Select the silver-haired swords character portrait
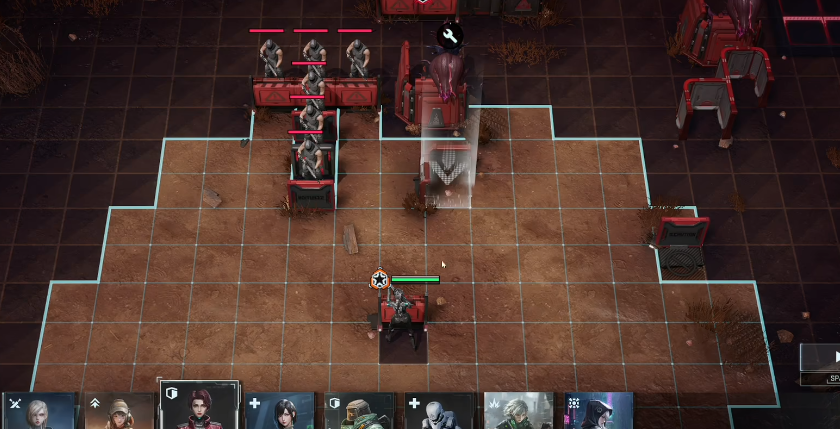 [x=38, y=411]
